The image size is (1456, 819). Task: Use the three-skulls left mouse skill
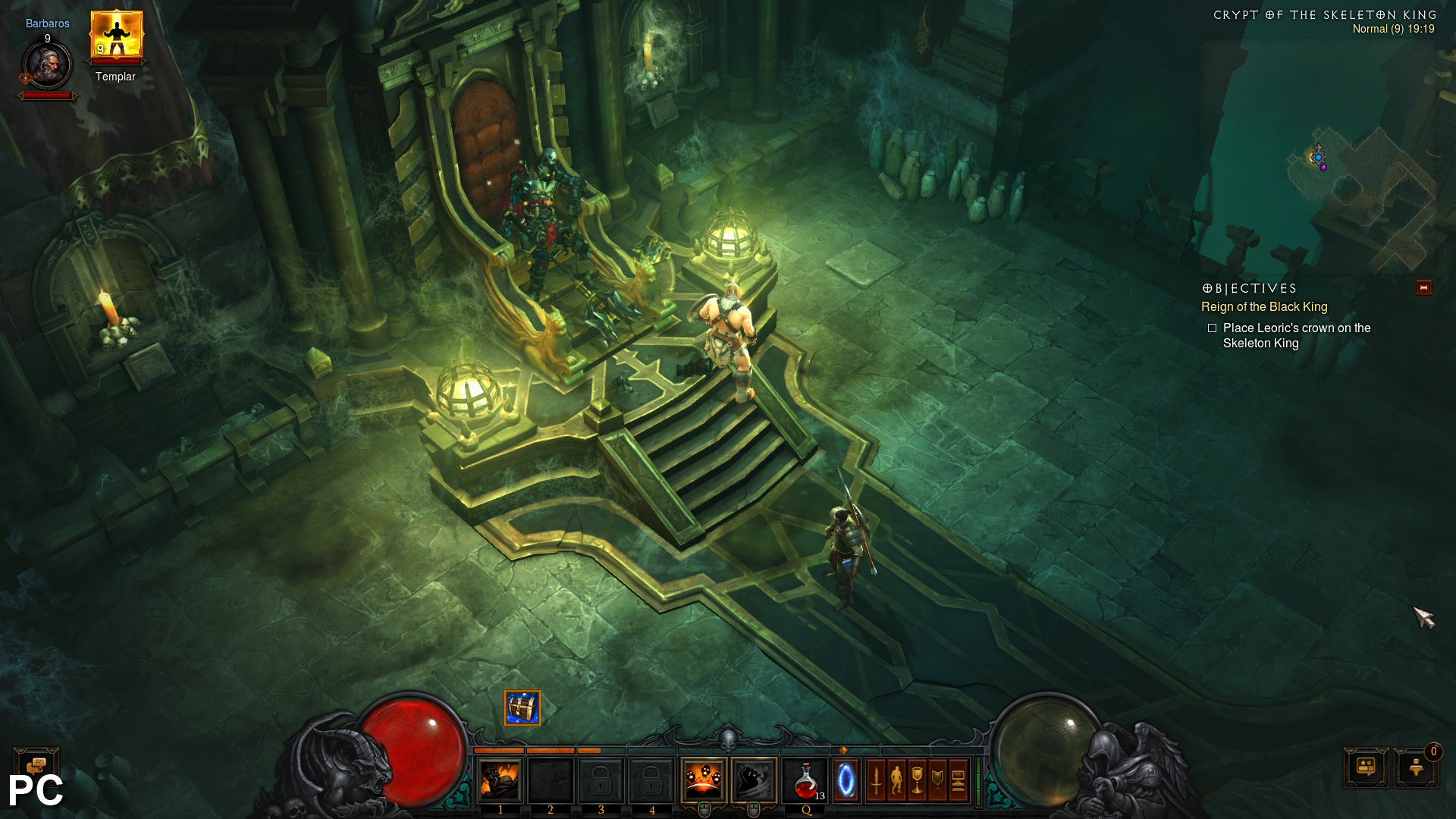click(703, 780)
